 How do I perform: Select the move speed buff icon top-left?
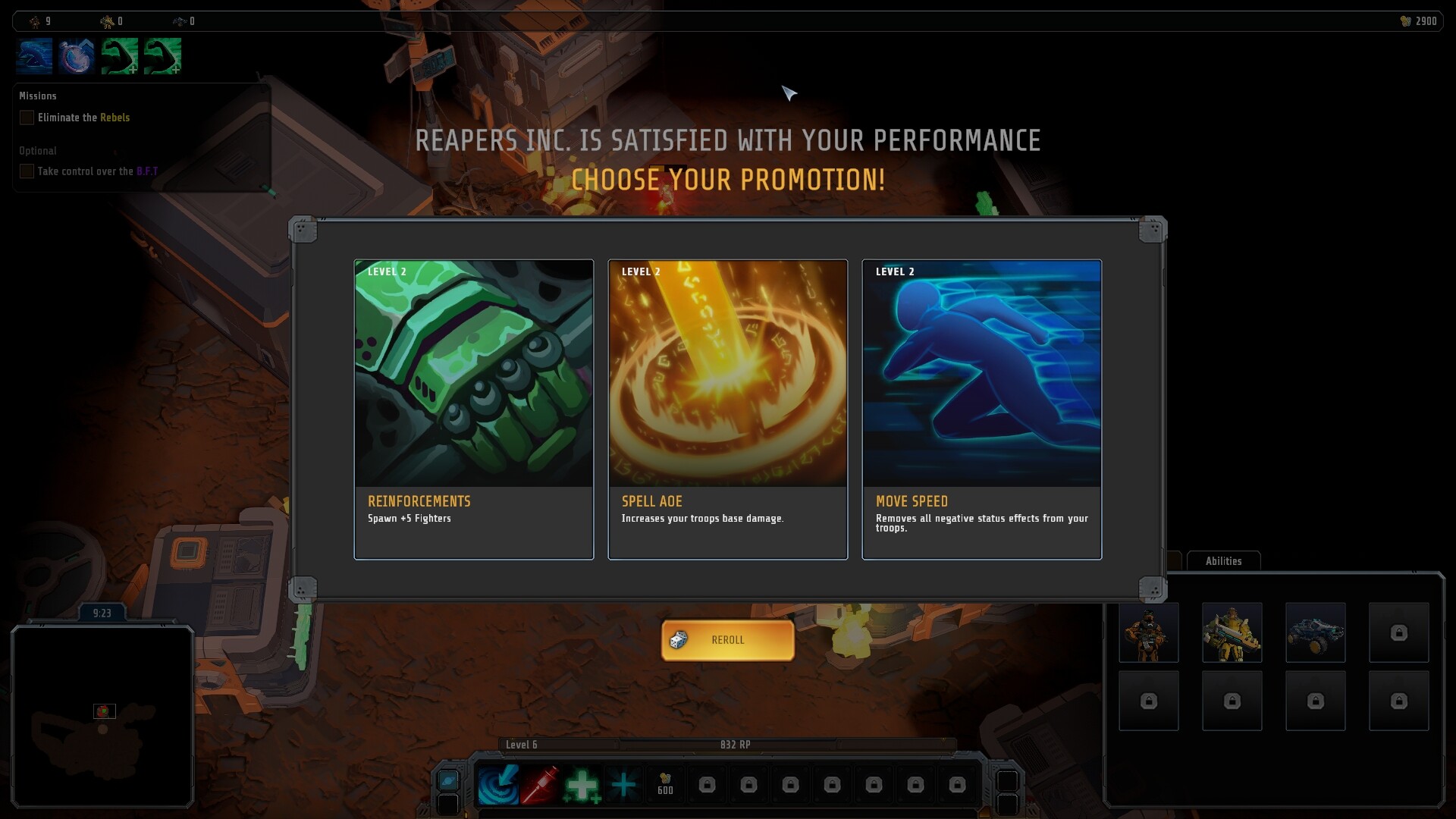[34, 56]
